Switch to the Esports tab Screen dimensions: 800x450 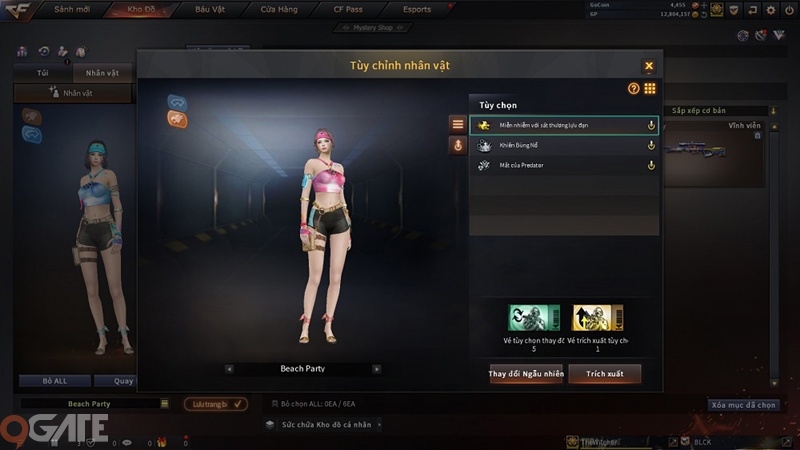(x=416, y=10)
